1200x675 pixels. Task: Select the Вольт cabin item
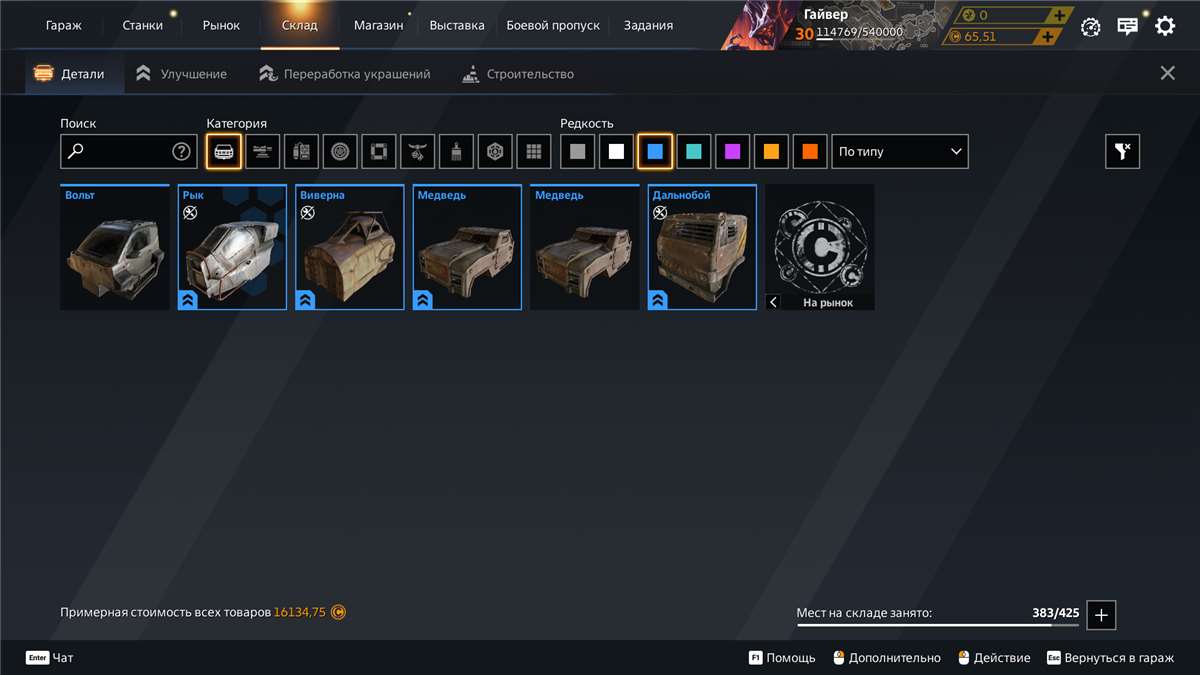click(x=114, y=248)
